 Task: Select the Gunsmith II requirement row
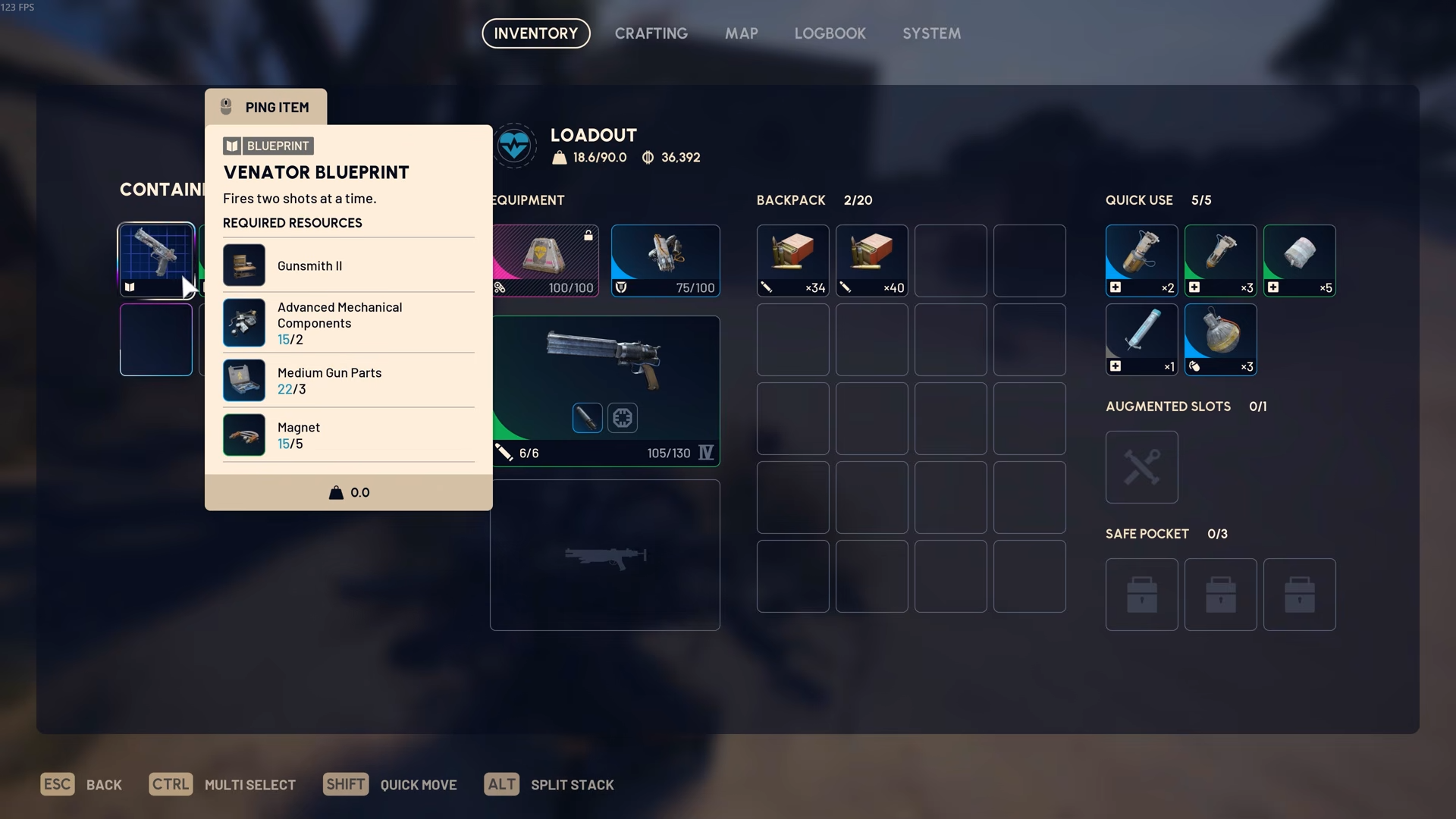[x=348, y=265]
